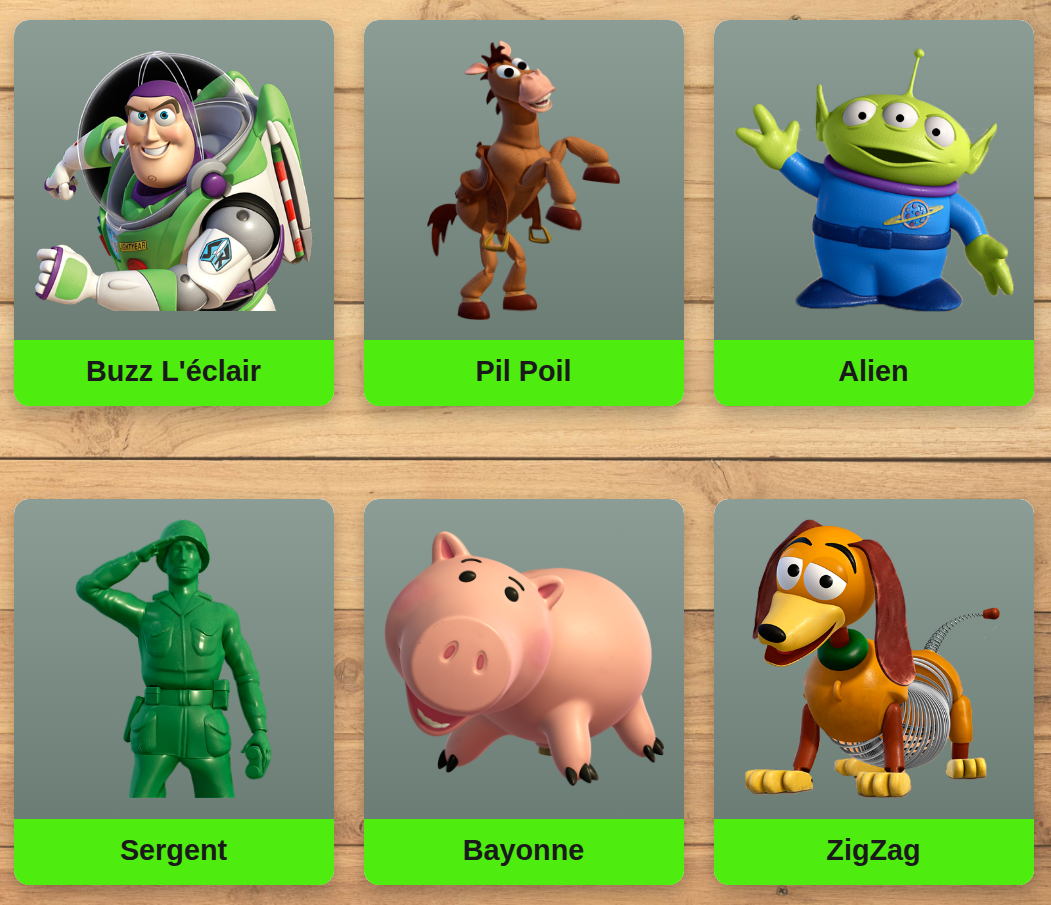Viewport: 1051px width, 905px height.
Task: Choose the Bayonne piggy bank card
Action: (x=523, y=691)
